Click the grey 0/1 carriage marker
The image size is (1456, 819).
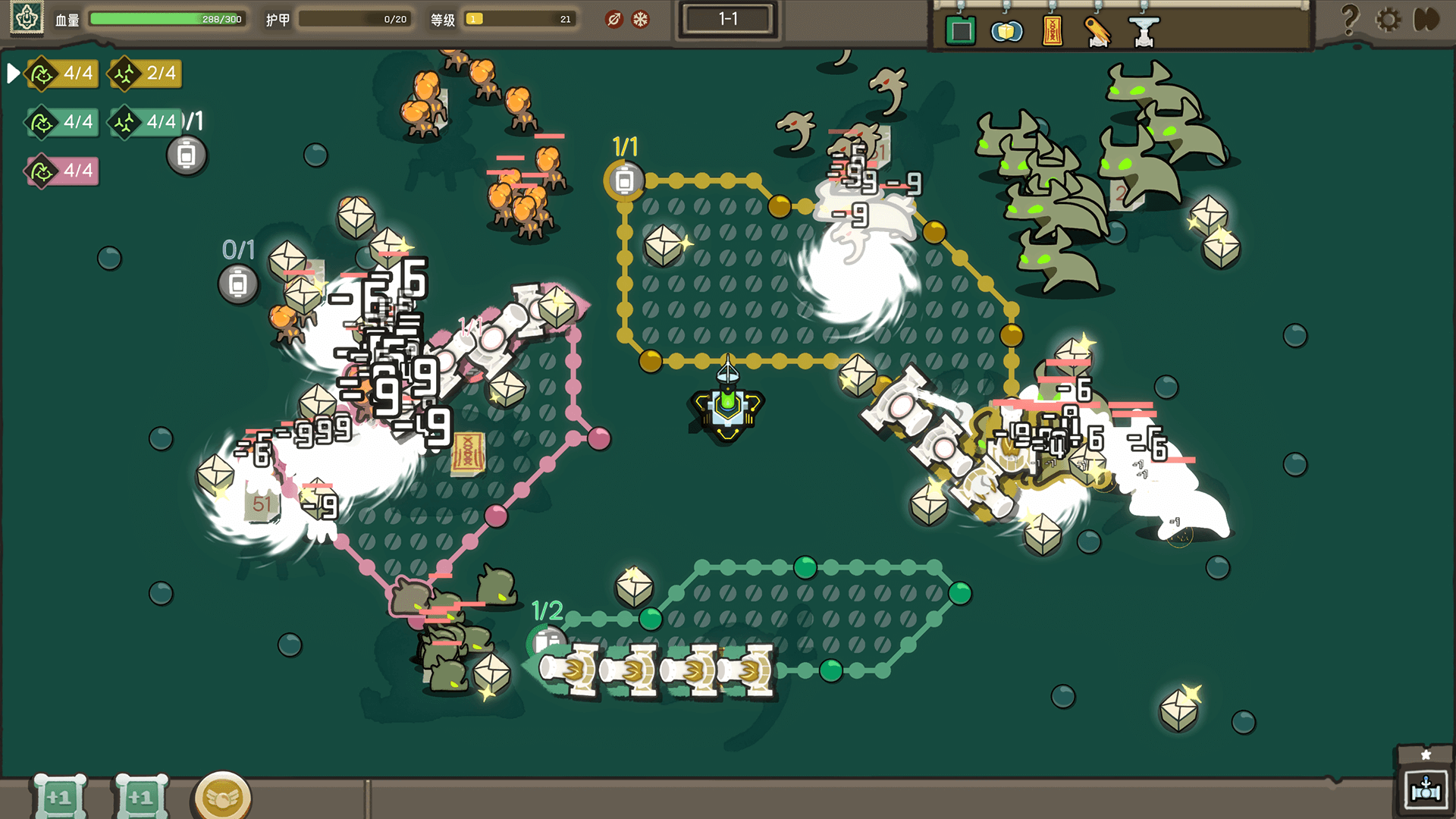click(238, 284)
